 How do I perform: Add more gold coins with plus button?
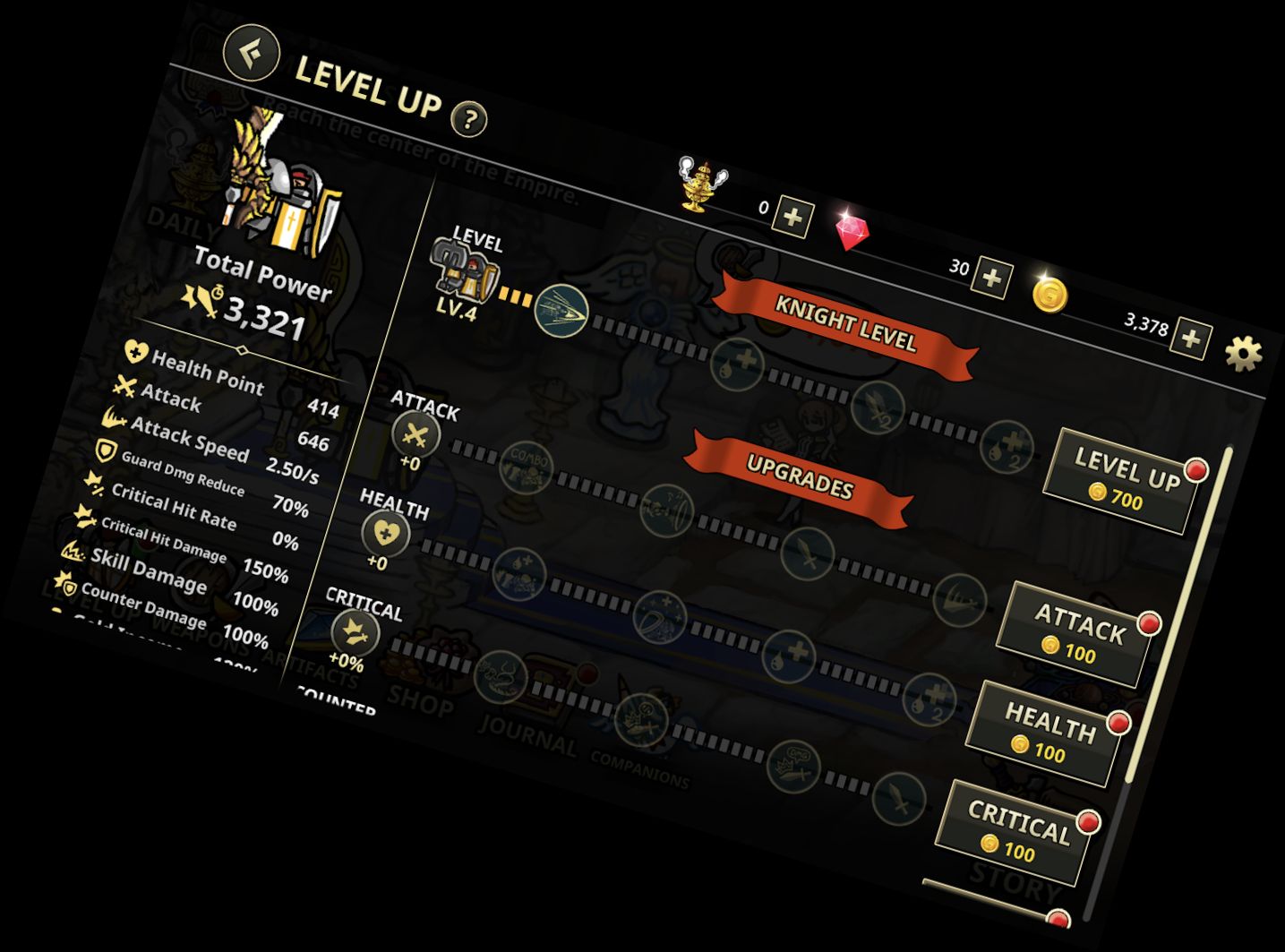[1191, 339]
